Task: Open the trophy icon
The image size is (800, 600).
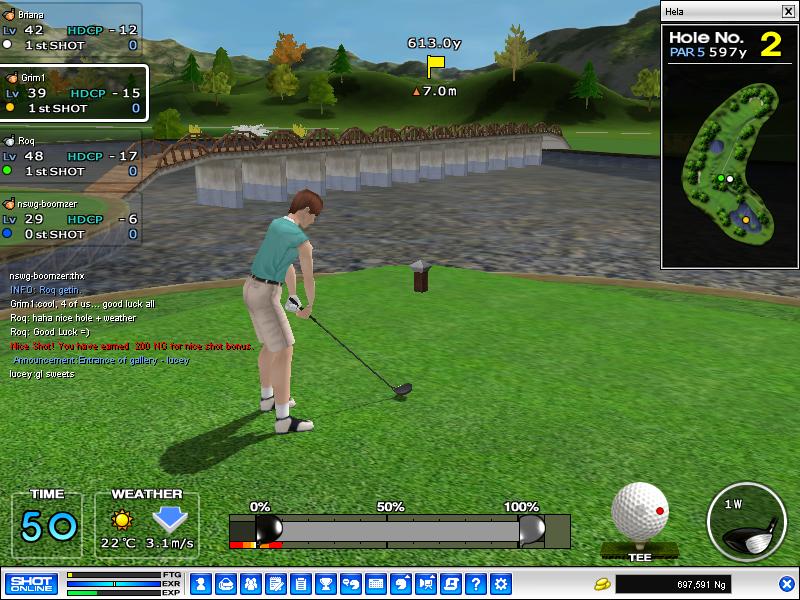Action: click(x=326, y=583)
